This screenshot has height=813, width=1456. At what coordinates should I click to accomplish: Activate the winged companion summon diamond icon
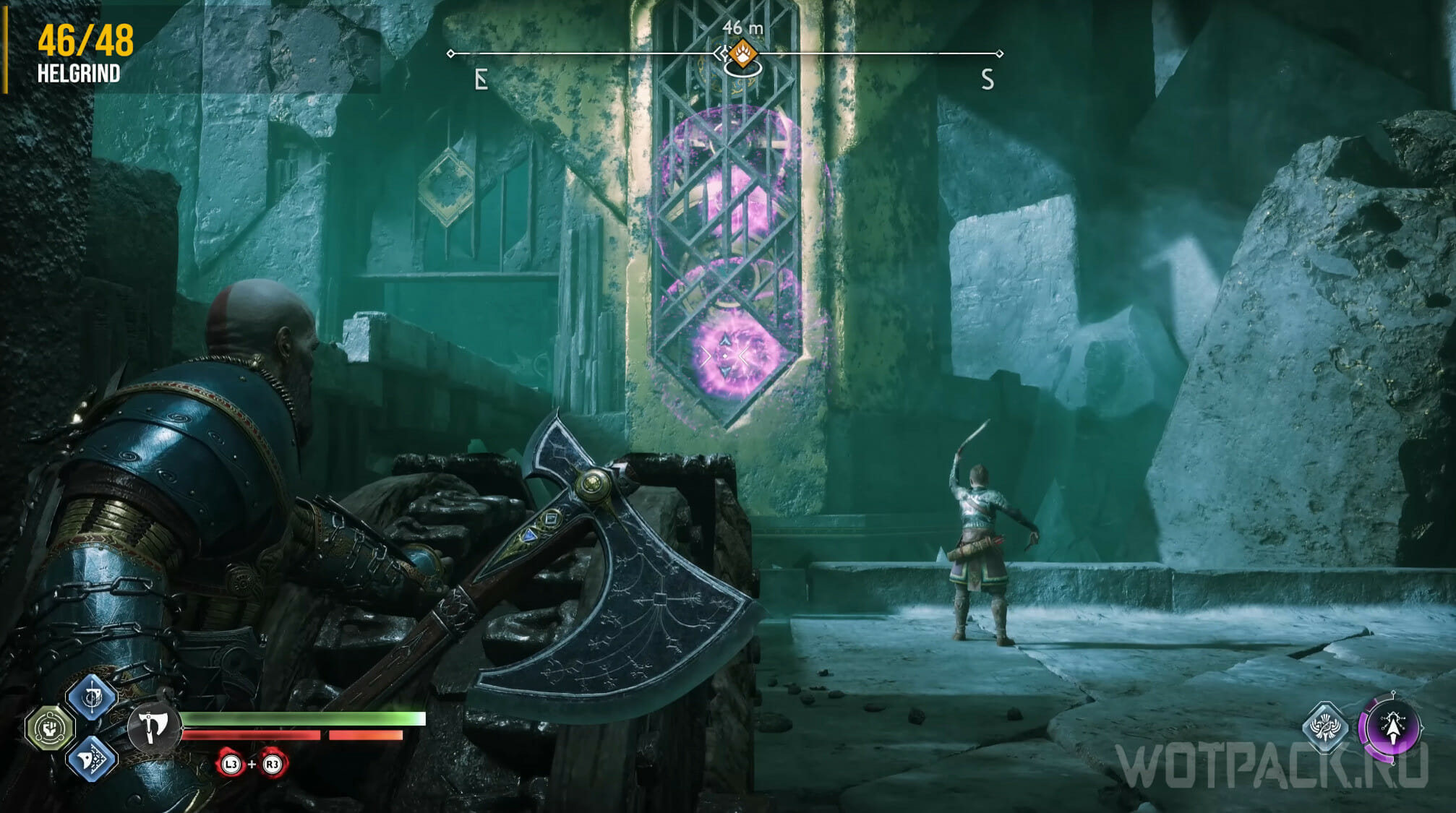pyautogui.click(x=1324, y=727)
